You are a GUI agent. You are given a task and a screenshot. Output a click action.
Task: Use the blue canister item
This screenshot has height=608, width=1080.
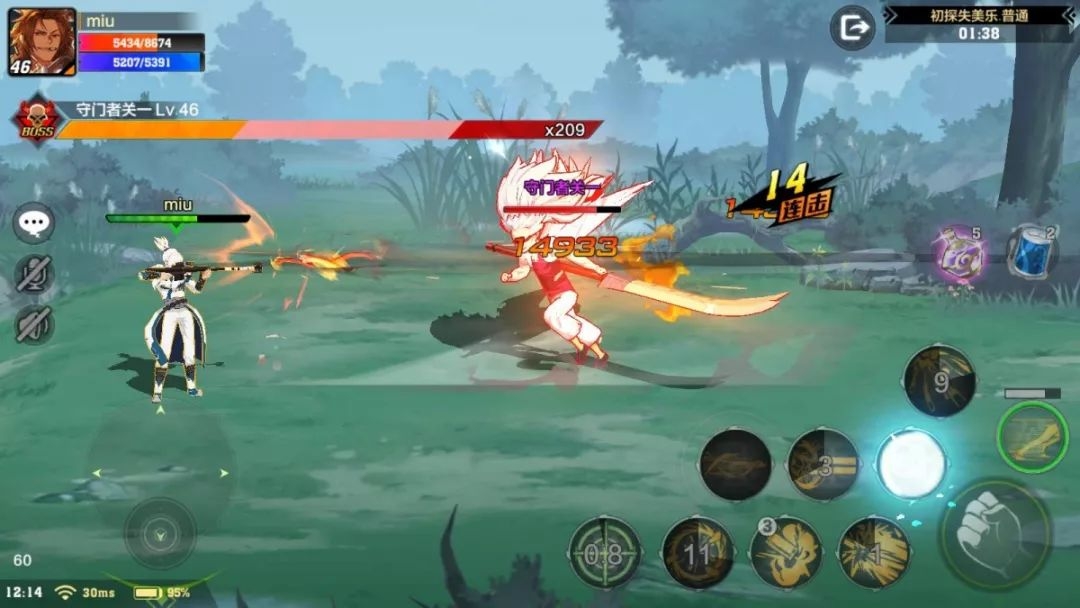click(x=1031, y=252)
